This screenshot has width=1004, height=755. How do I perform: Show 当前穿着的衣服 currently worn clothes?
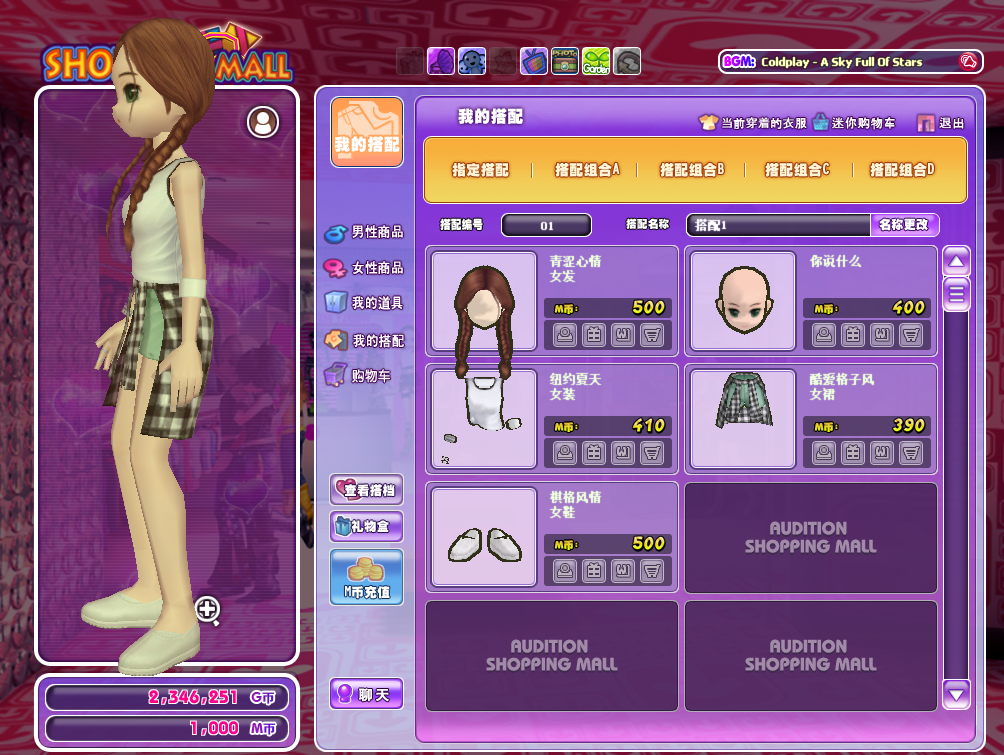(753, 123)
